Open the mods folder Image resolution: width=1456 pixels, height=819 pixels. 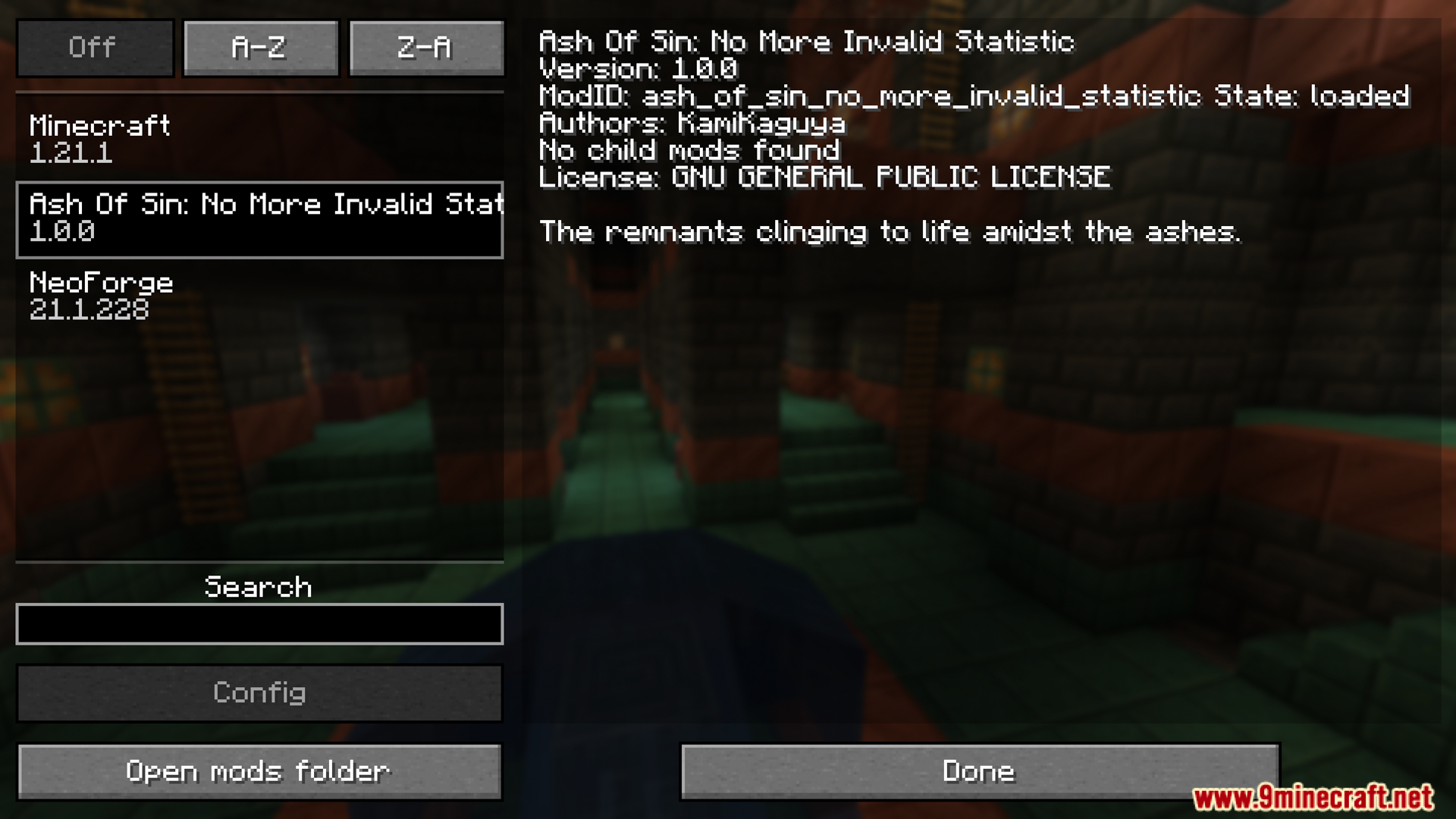point(258,770)
